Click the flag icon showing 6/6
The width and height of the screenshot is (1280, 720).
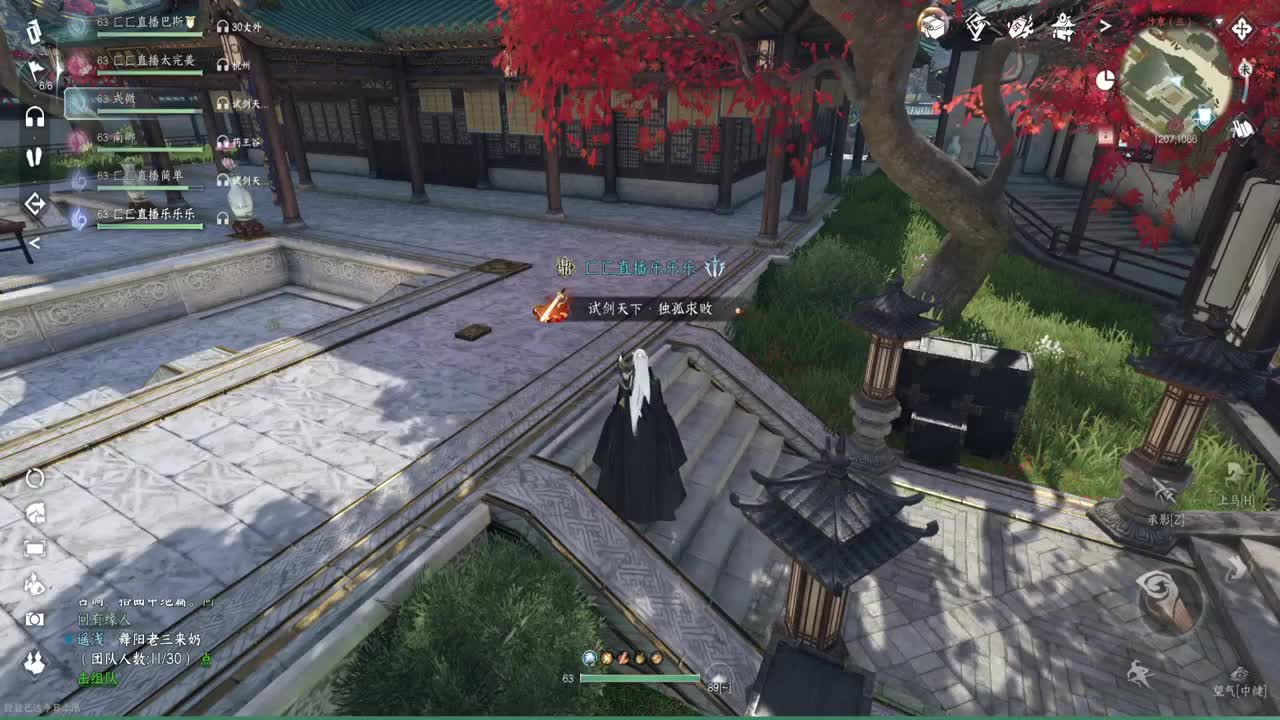coord(36,70)
